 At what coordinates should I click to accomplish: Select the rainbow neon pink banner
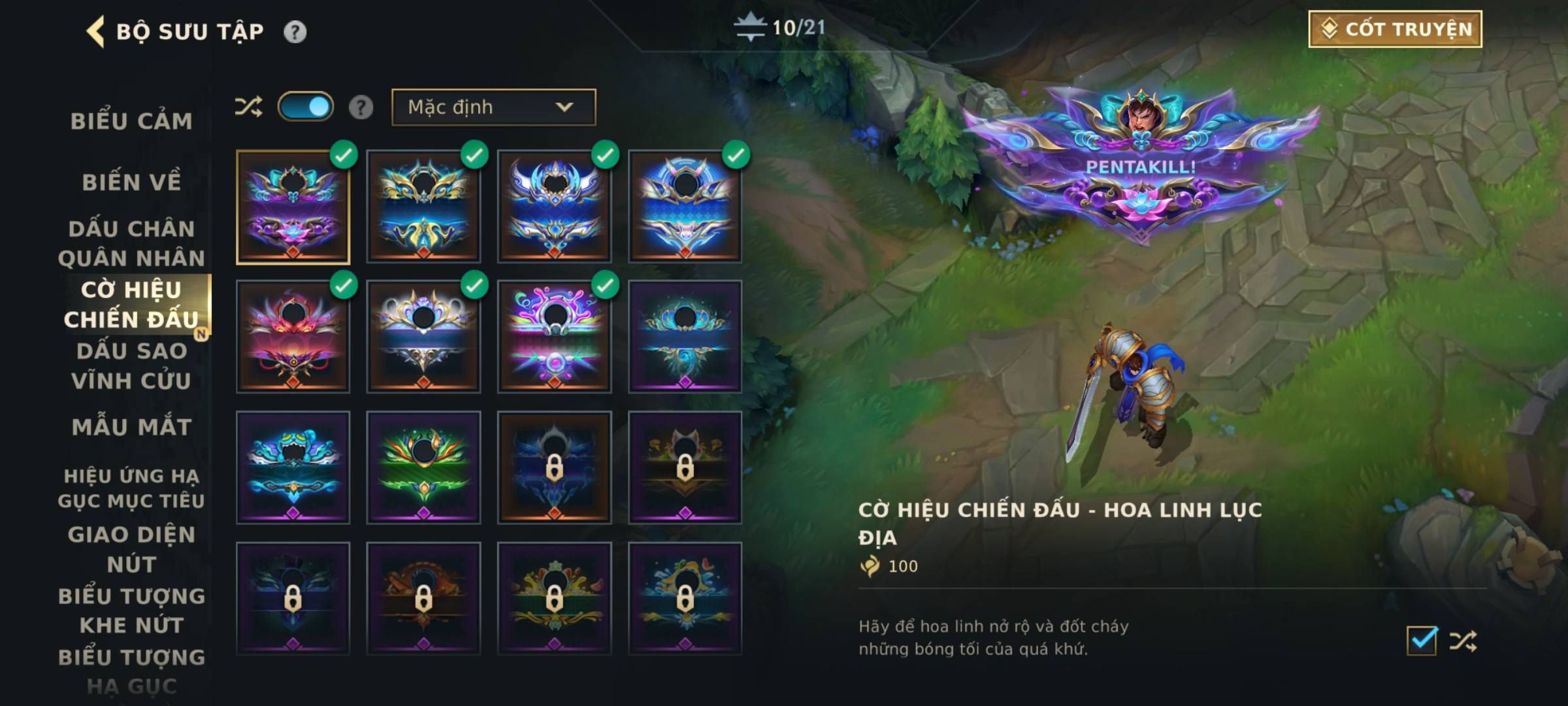pos(554,337)
